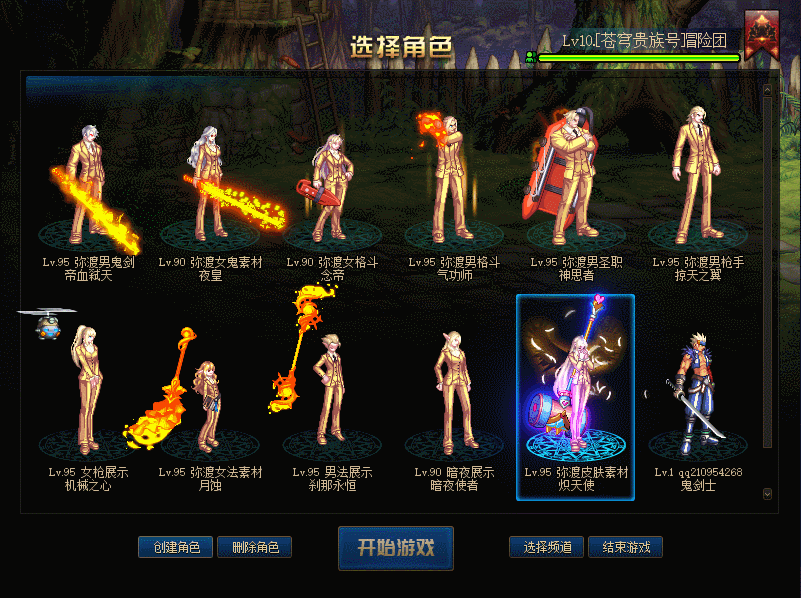Image resolution: width=801 pixels, height=598 pixels.
Task: Open the 选择频道 channel selection
Action: pos(546,547)
